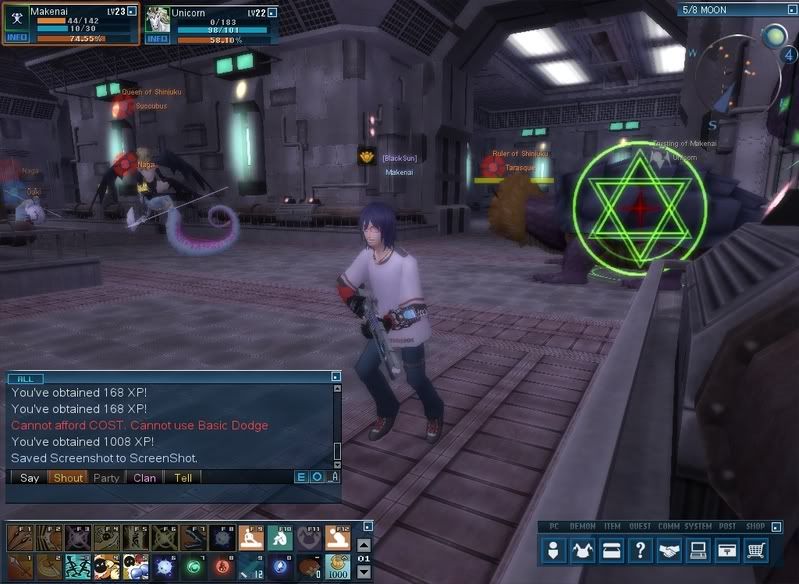The image size is (799, 584).
Task: Open the PC character menu
Action: click(x=555, y=550)
